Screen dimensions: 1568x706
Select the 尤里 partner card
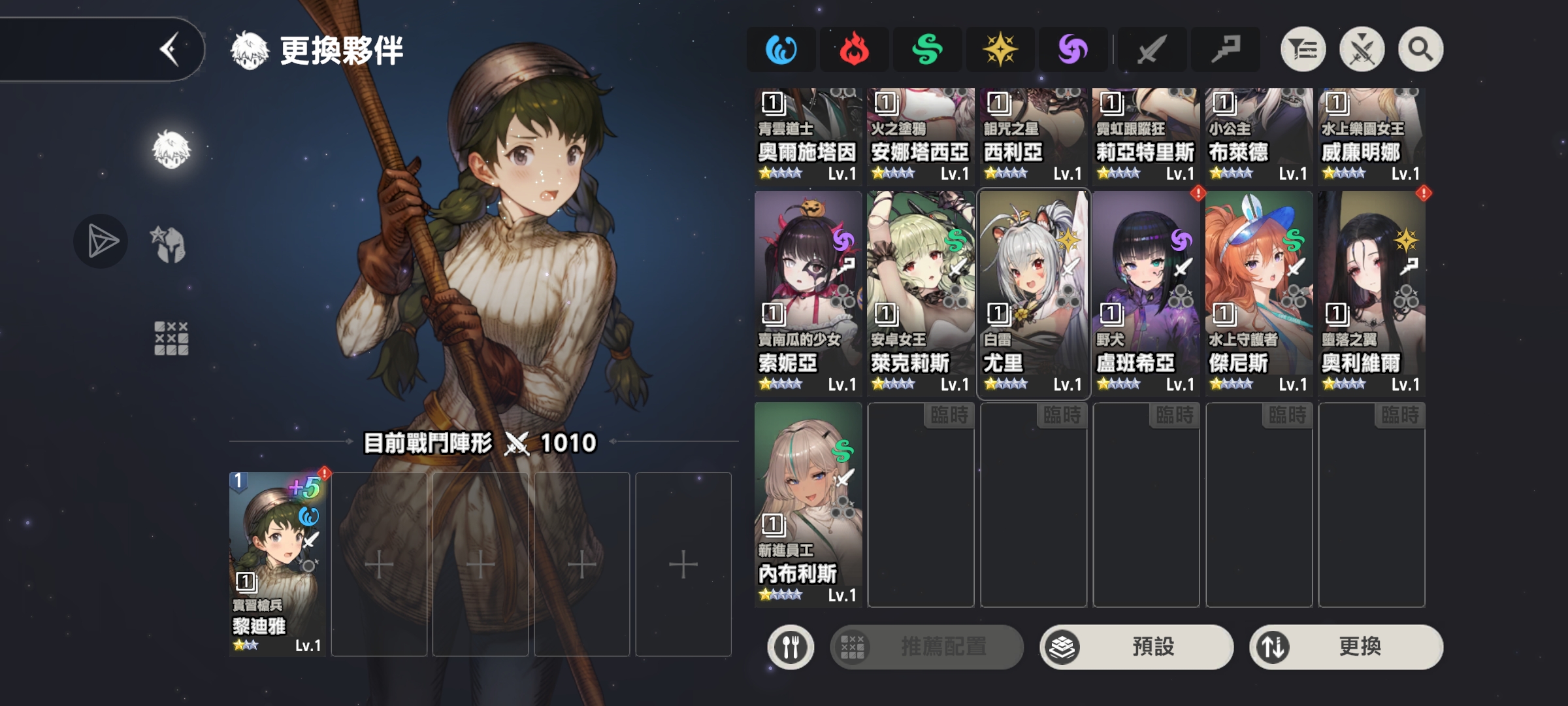click(x=1034, y=293)
